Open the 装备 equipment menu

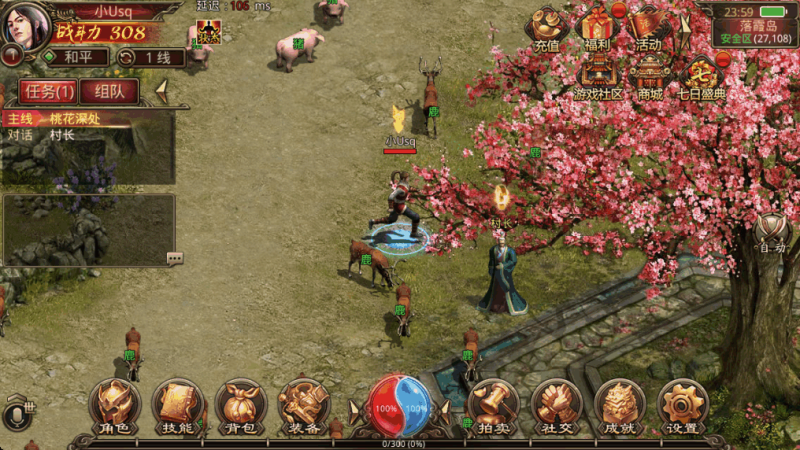coord(304,405)
